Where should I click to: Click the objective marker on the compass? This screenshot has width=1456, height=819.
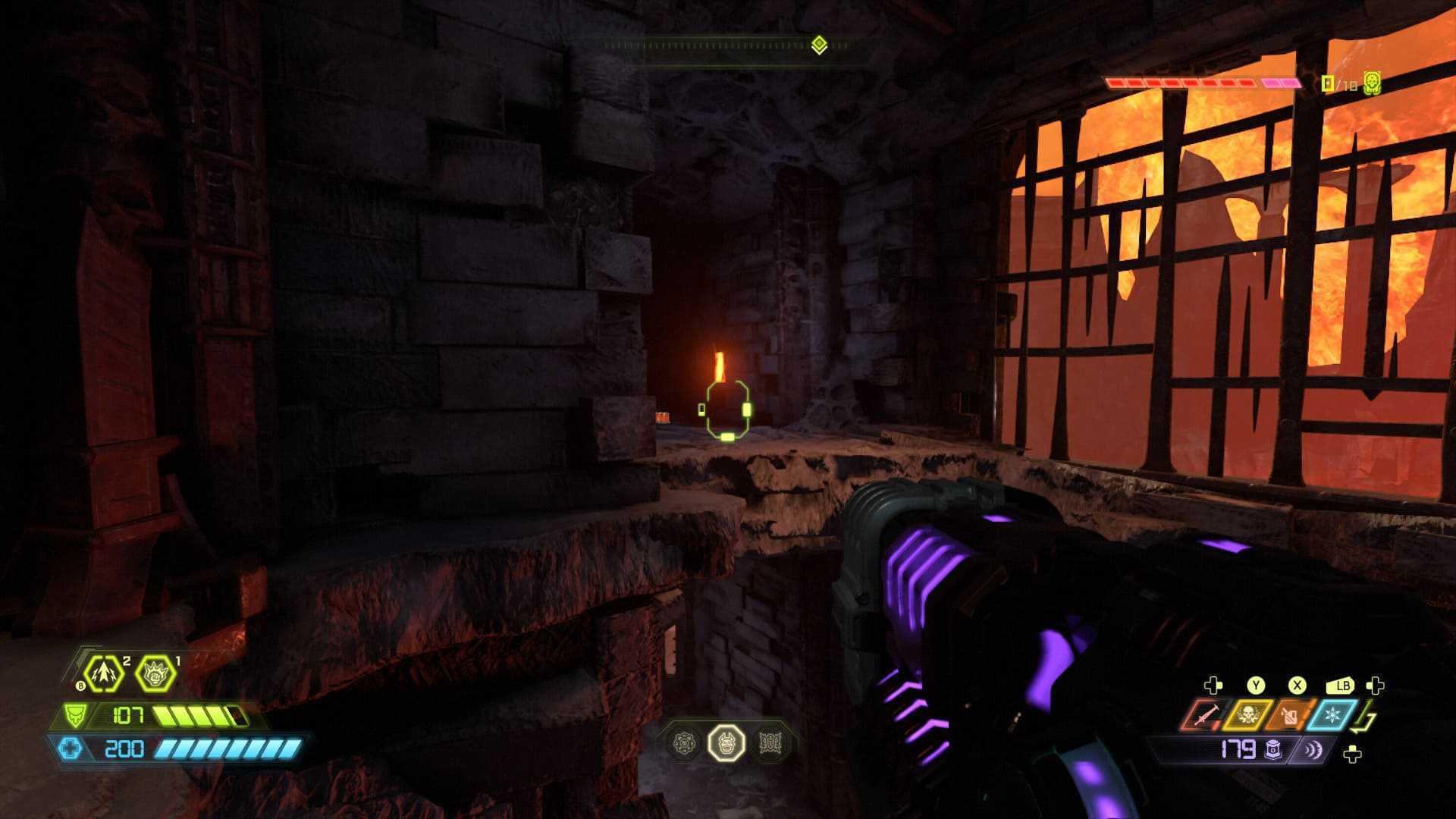pos(818,45)
